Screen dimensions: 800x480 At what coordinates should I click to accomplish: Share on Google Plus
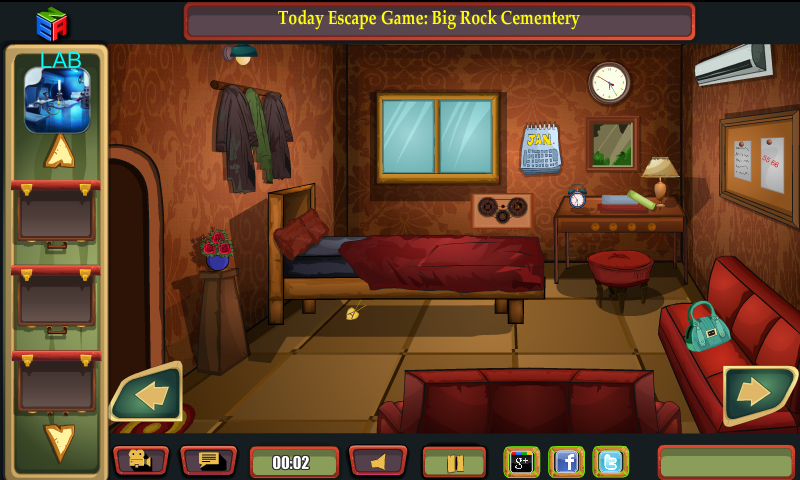coord(521,462)
